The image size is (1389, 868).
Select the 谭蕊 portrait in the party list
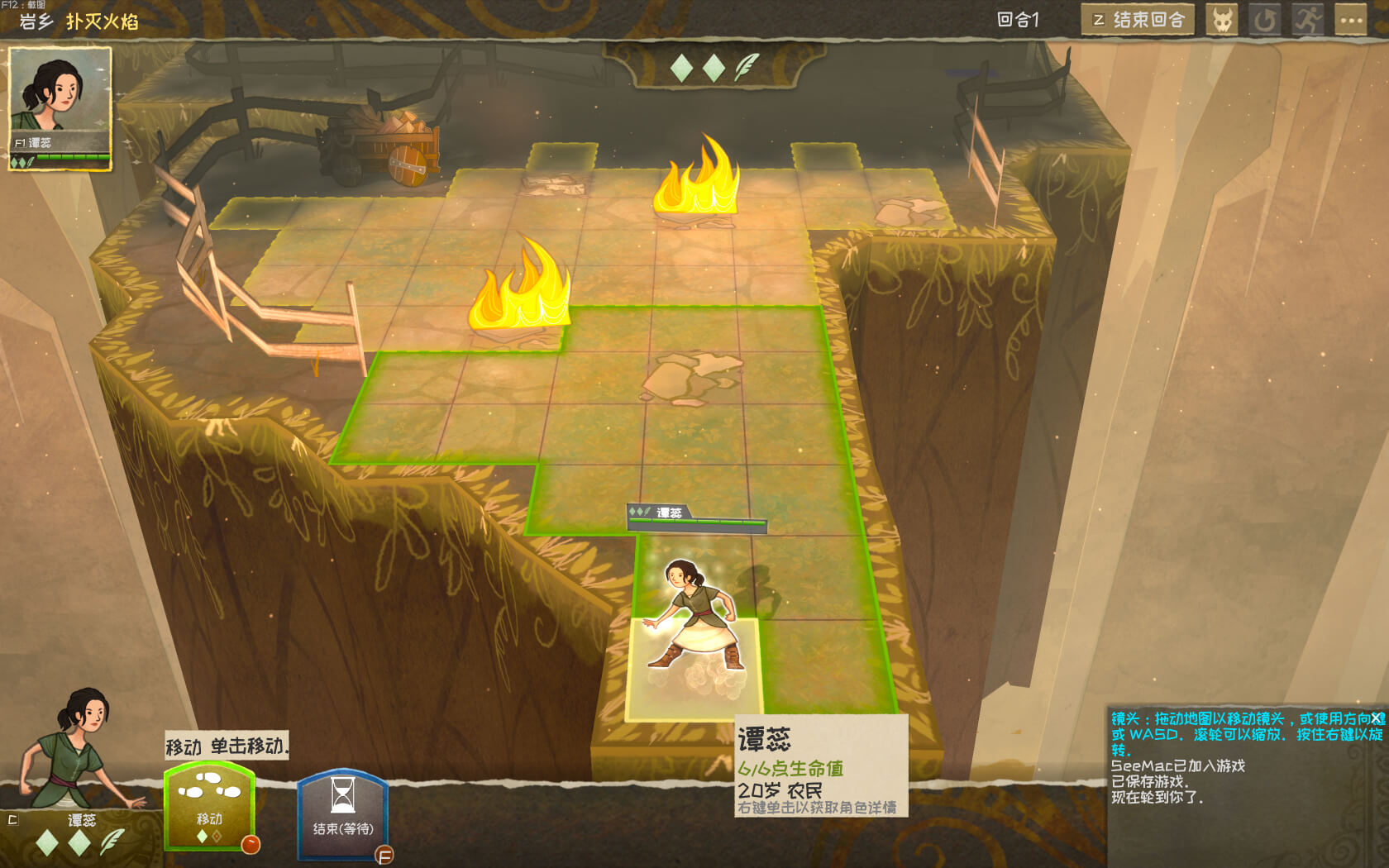[x=60, y=108]
